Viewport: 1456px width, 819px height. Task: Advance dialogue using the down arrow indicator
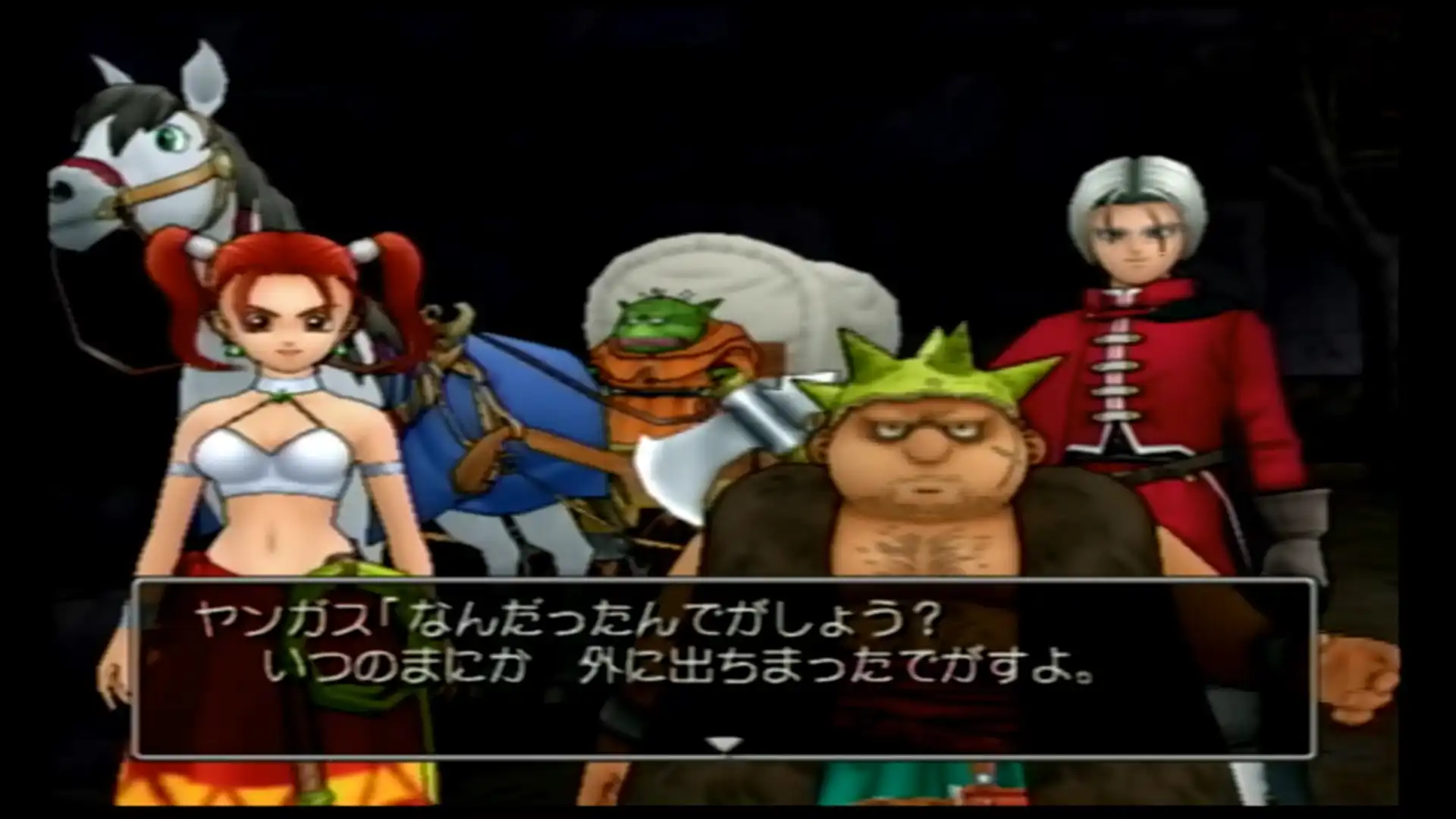click(725, 744)
